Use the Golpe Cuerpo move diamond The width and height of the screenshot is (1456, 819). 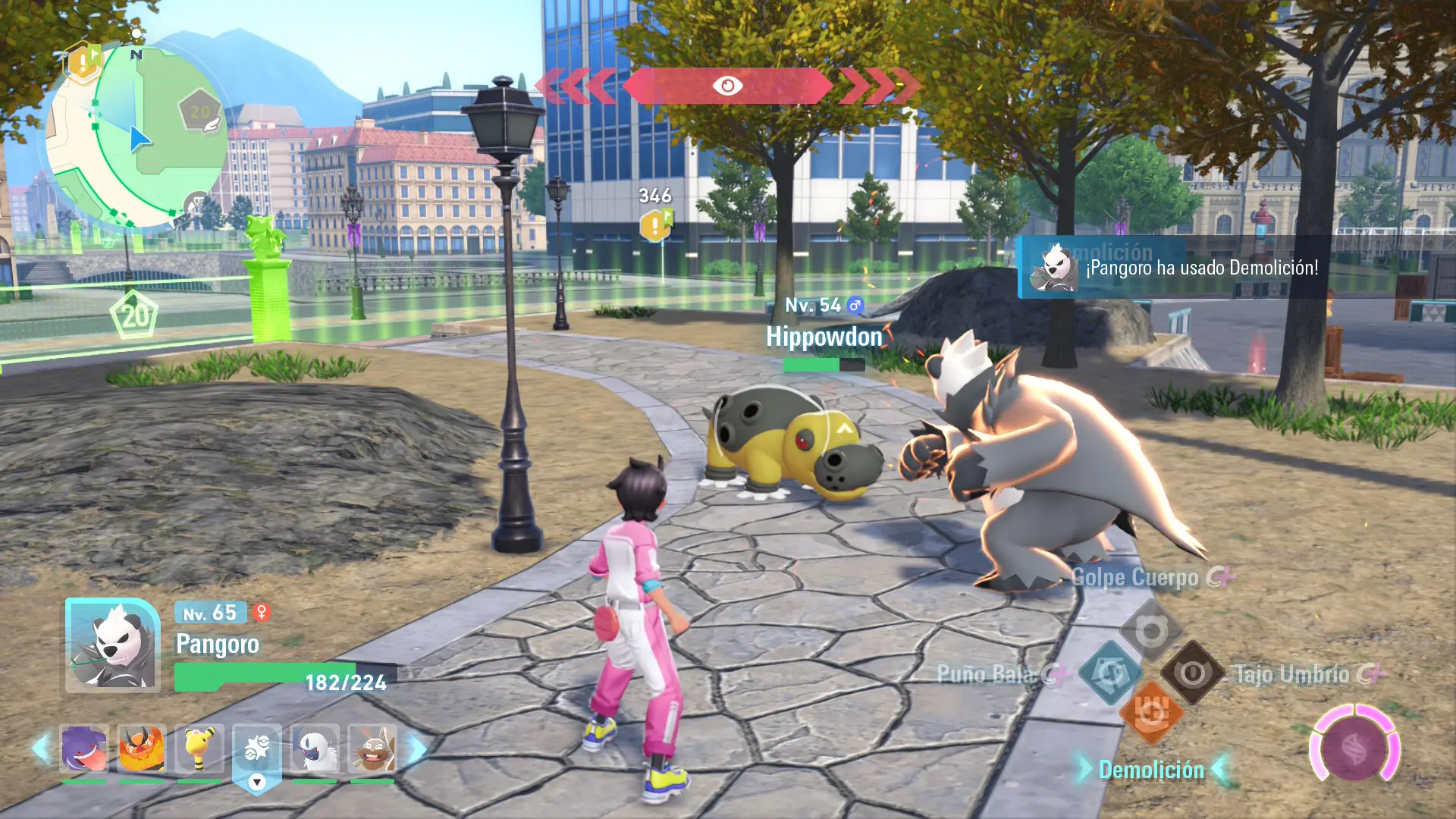1151,631
